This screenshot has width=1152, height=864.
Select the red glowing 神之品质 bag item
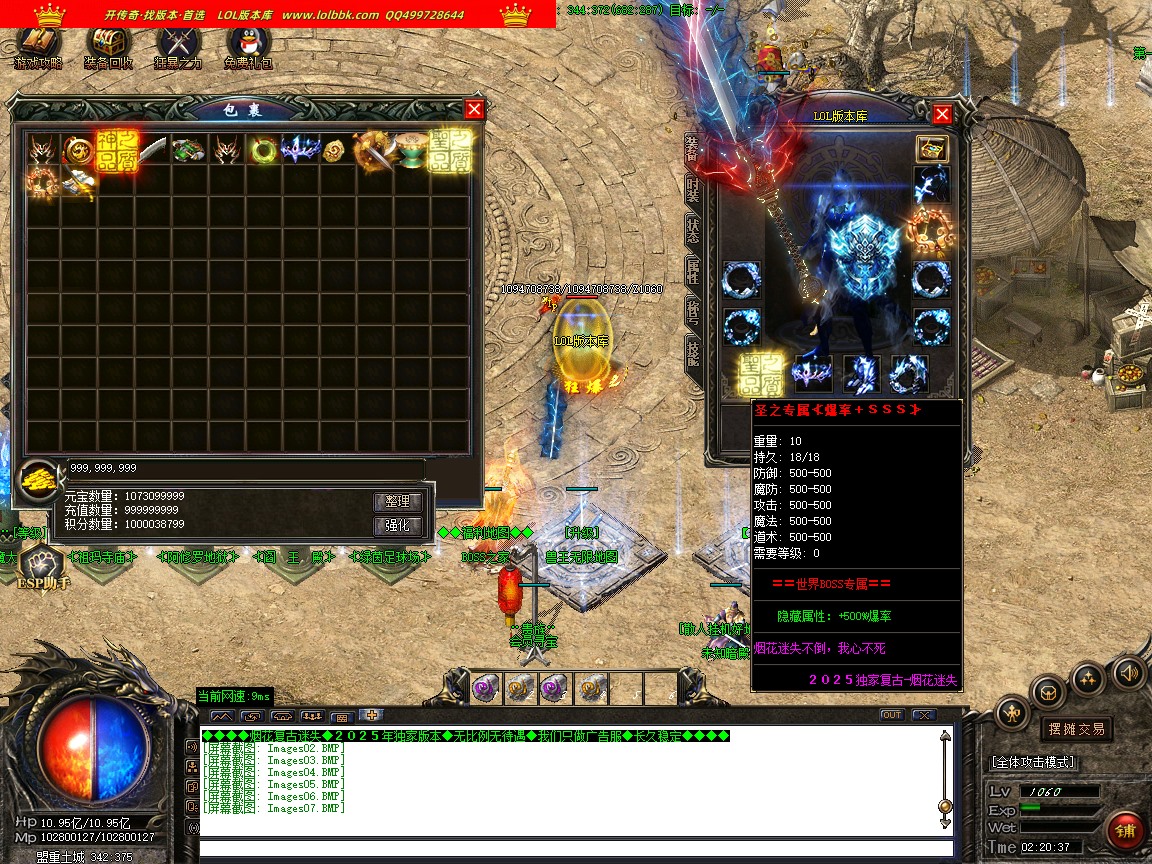coord(116,150)
